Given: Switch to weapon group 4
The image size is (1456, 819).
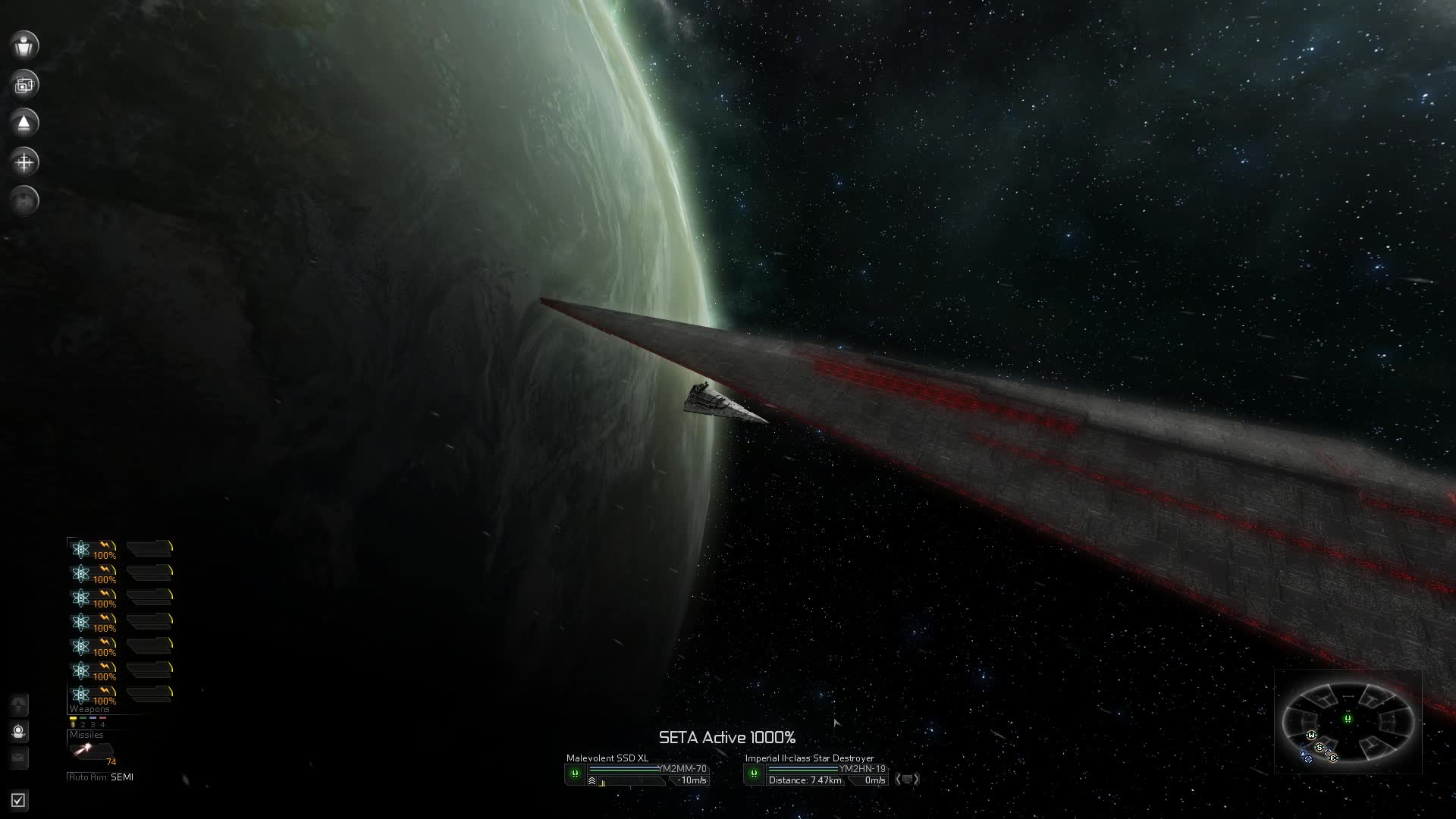Looking at the screenshot, I should 102,725.
